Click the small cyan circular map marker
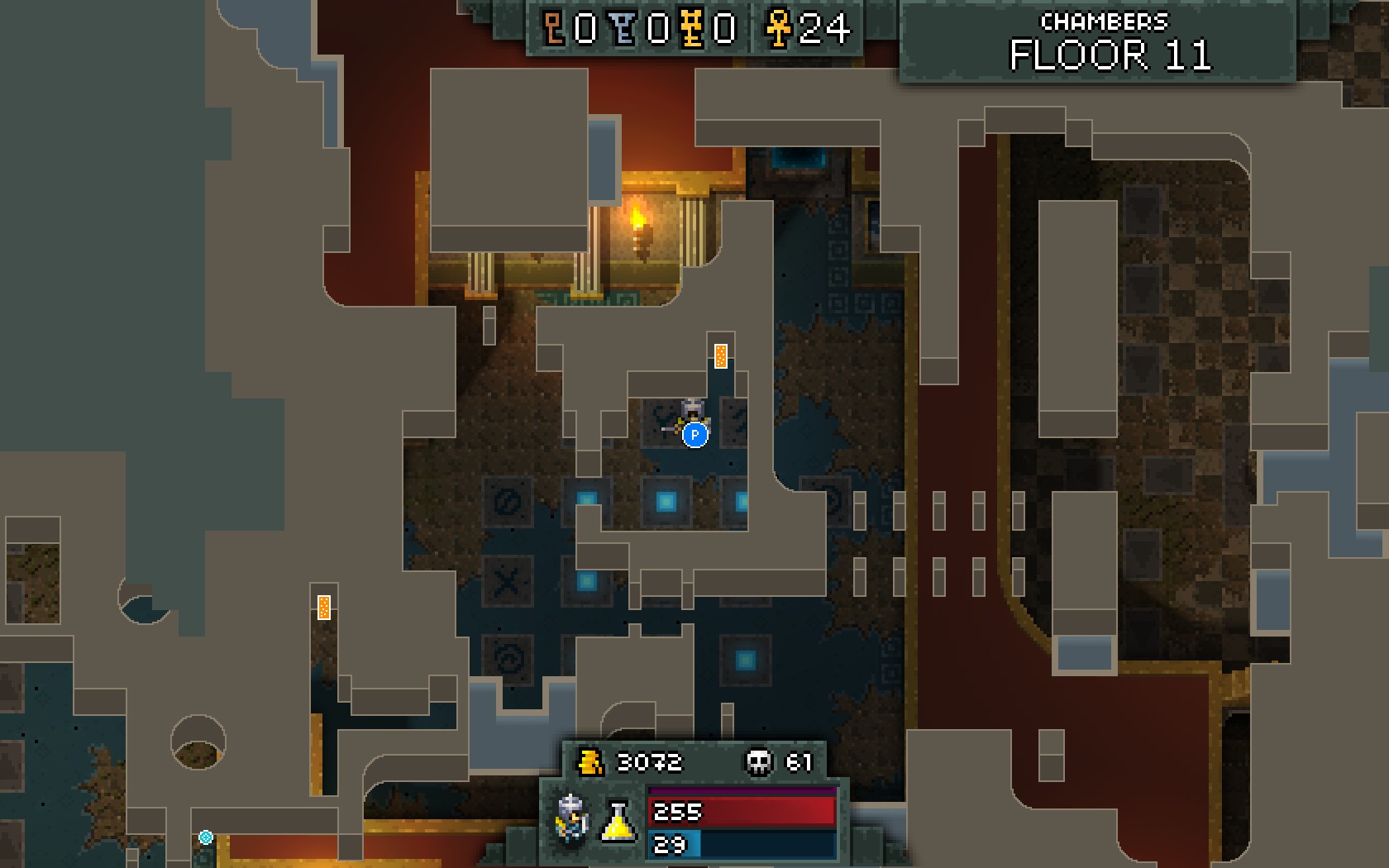This screenshot has width=1389, height=868. [206, 837]
